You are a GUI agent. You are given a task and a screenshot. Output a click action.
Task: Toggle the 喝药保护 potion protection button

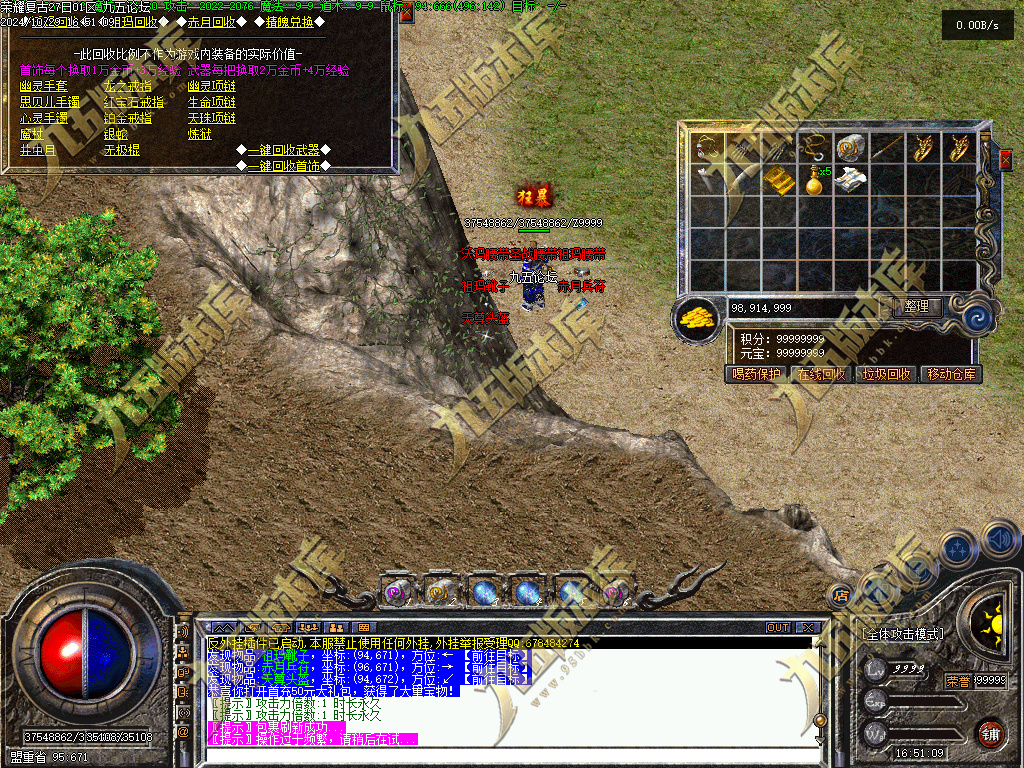click(755, 374)
